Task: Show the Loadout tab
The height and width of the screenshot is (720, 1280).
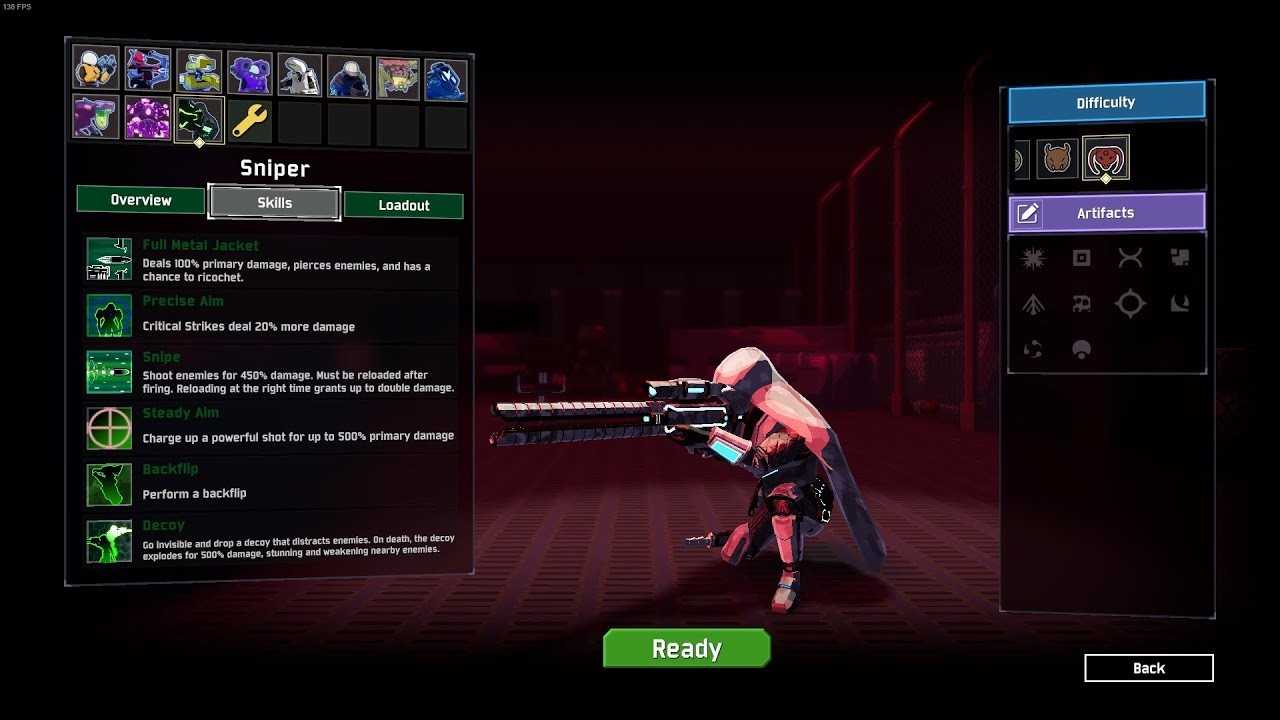Action: [404, 205]
